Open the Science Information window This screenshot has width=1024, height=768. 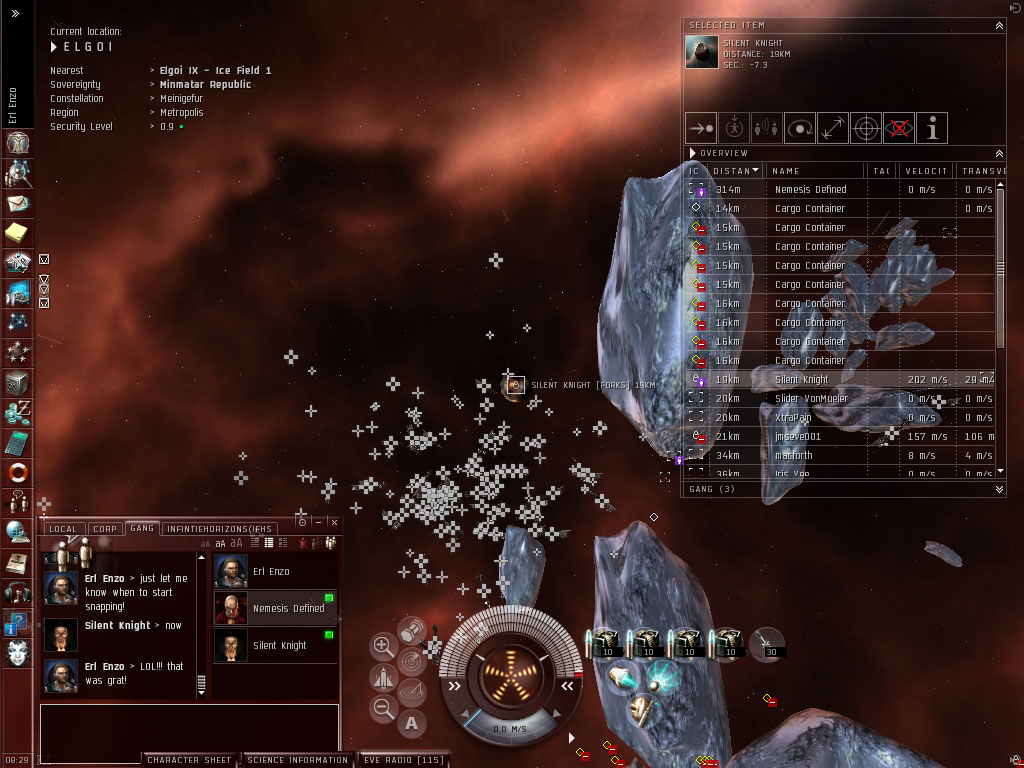[298, 760]
